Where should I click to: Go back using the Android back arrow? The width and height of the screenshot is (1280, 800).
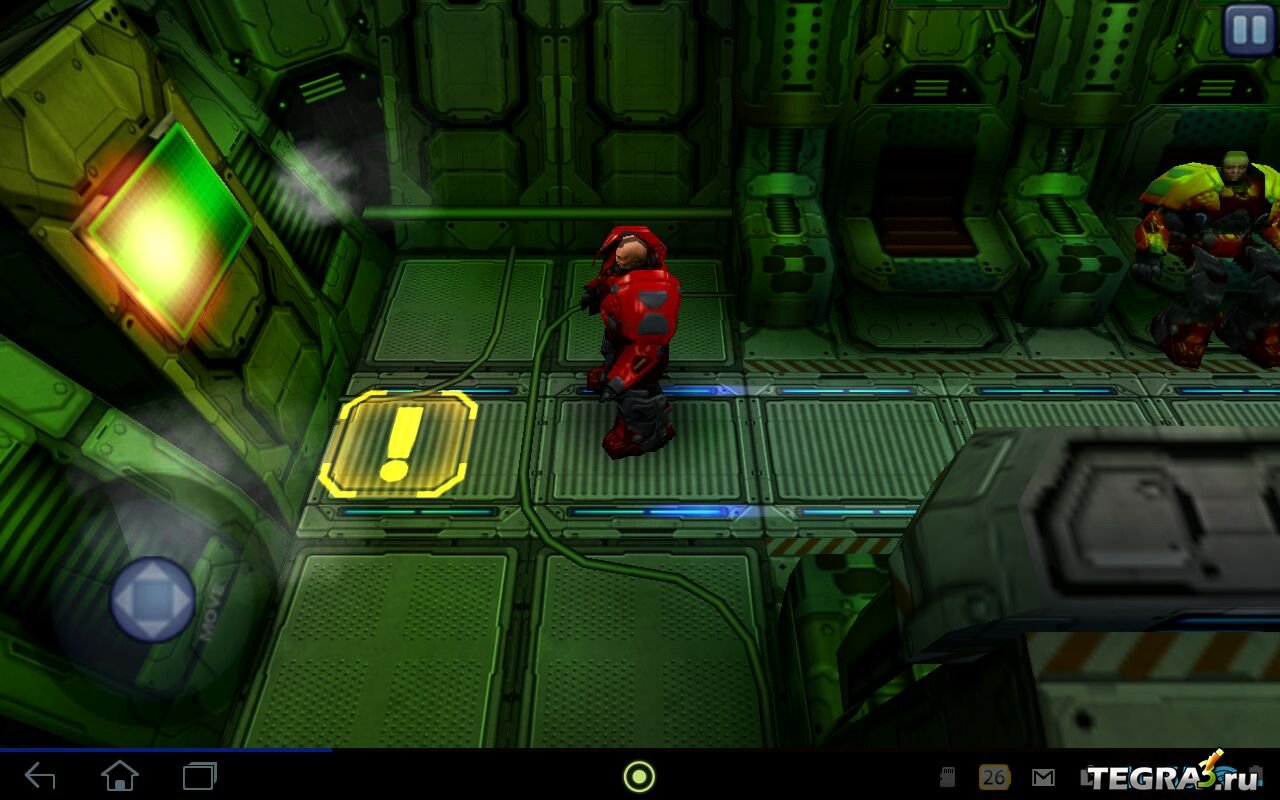click(x=40, y=776)
